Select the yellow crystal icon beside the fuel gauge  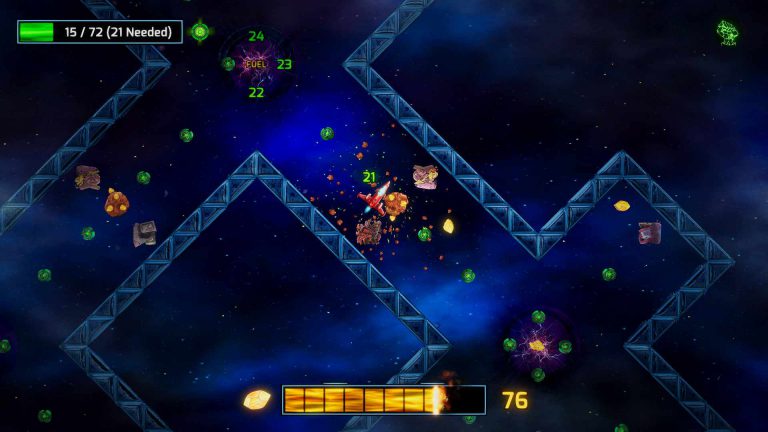pyautogui.click(x=257, y=399)
